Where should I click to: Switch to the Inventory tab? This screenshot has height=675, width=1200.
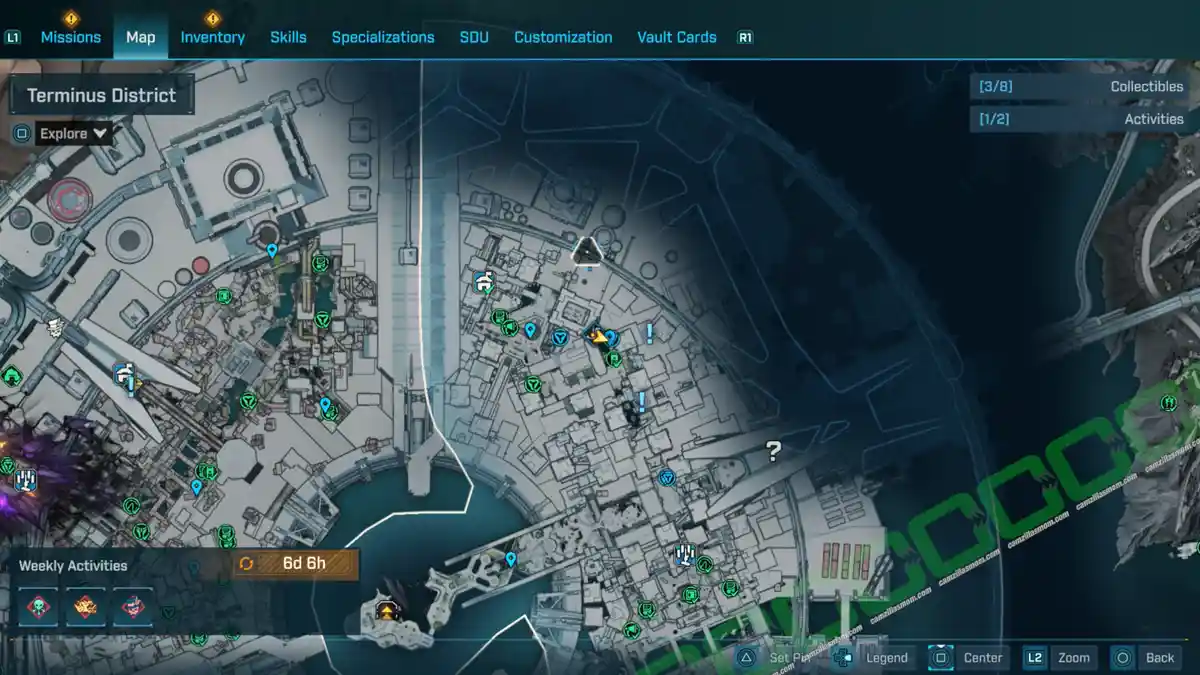point(212,37)
